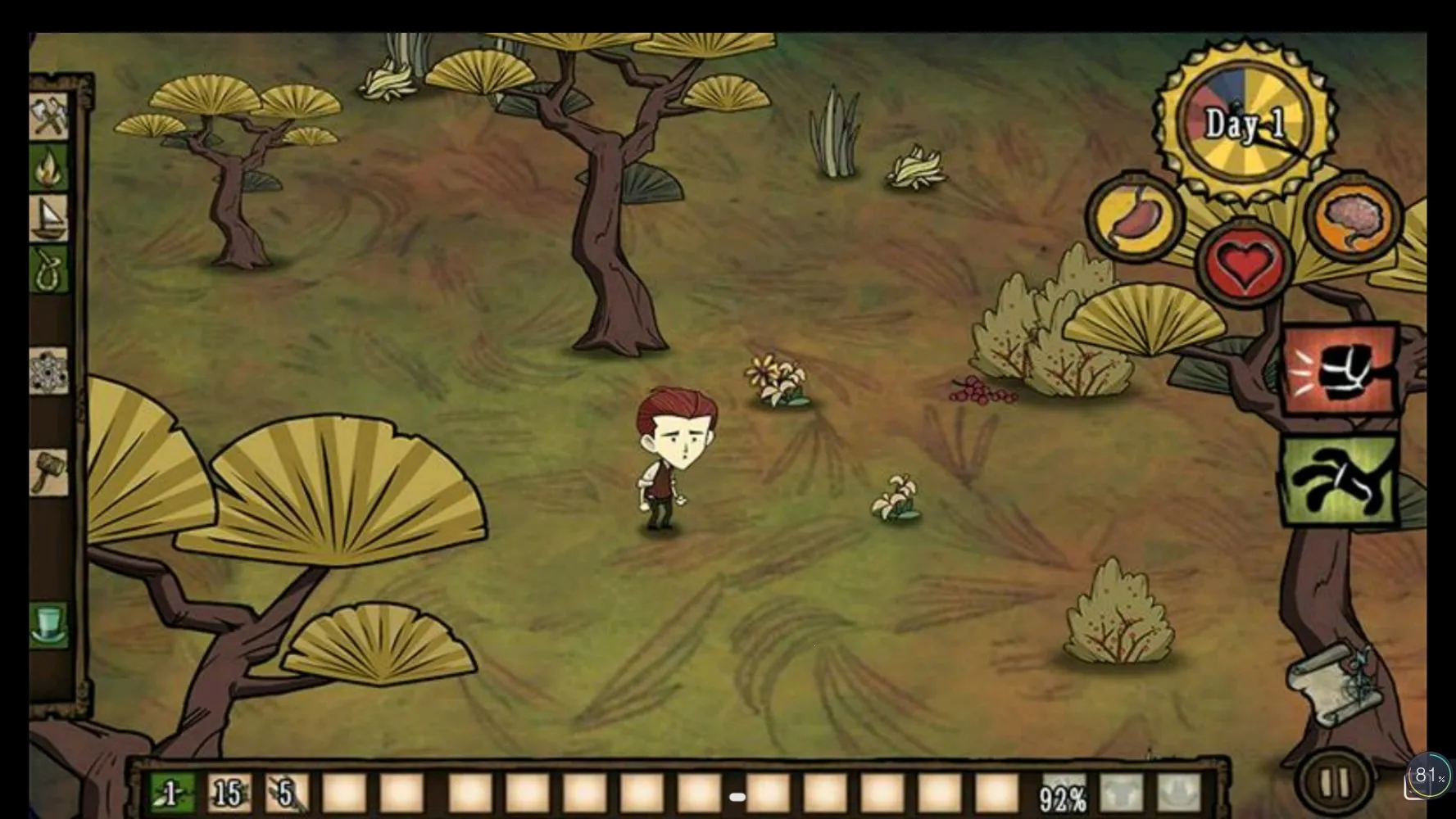Pause the game
The image size is (1456, 819).
pos(1333,782)
